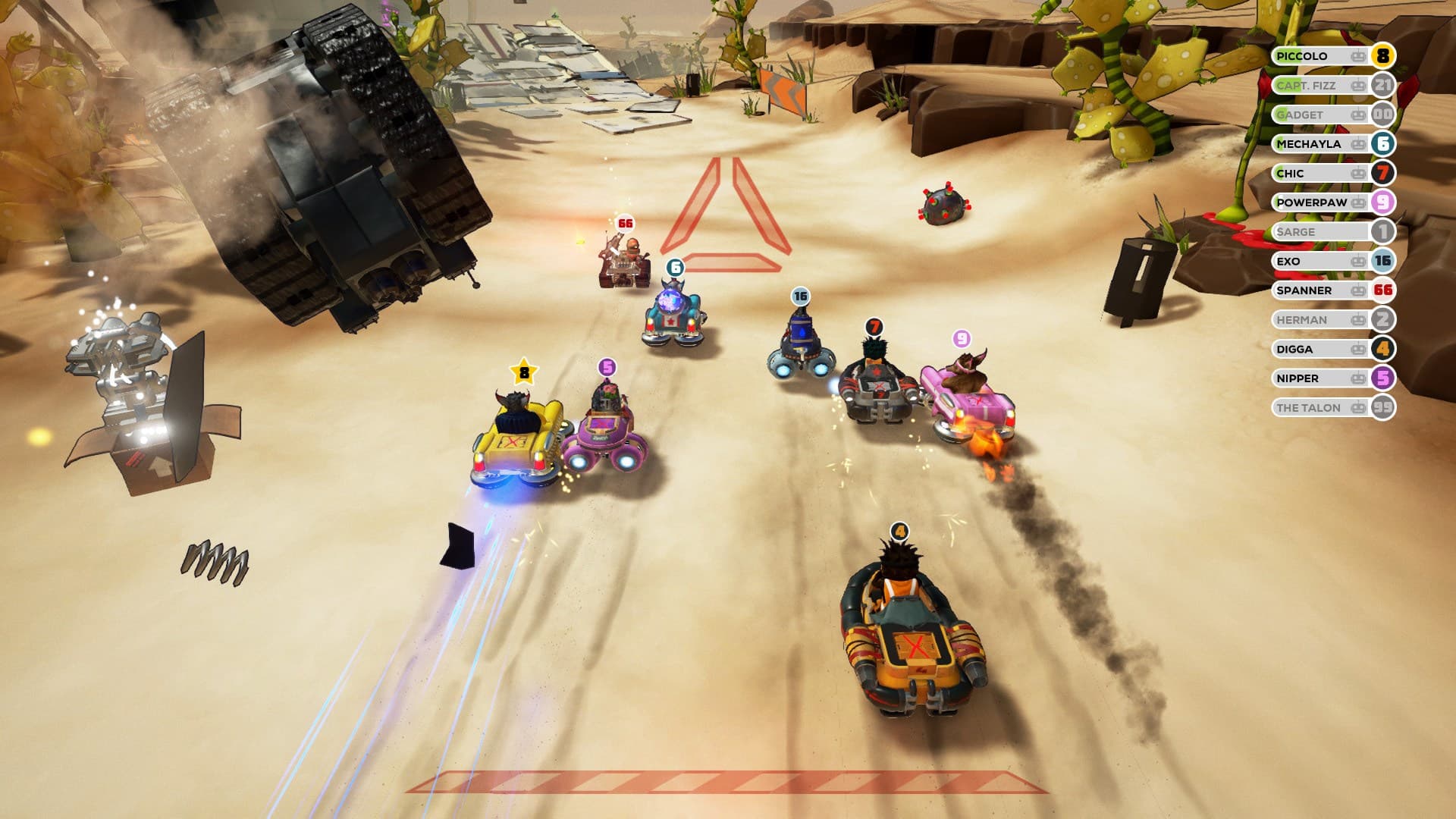
Task: Select GADGET in the player list
Action: [1301, 115]
